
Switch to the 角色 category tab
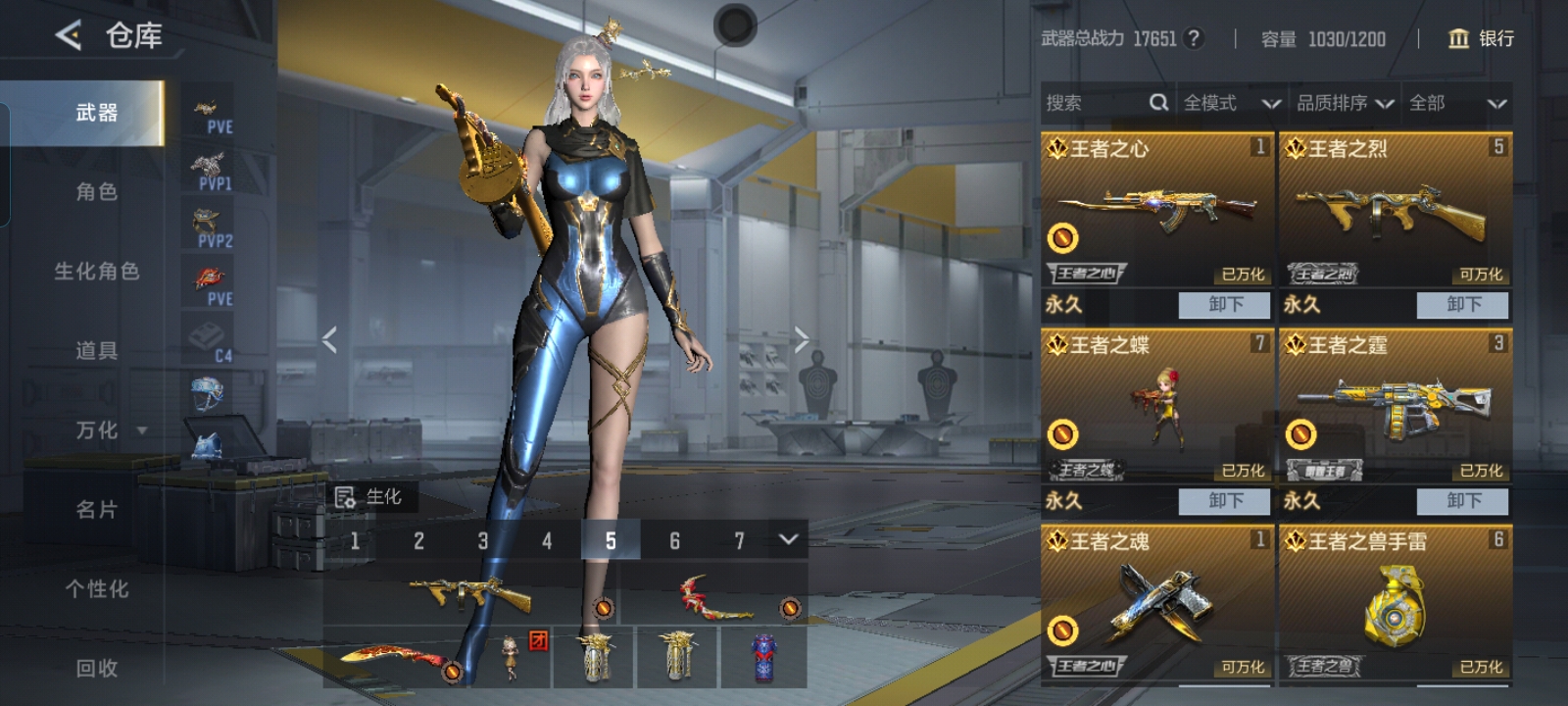(96, 192)
